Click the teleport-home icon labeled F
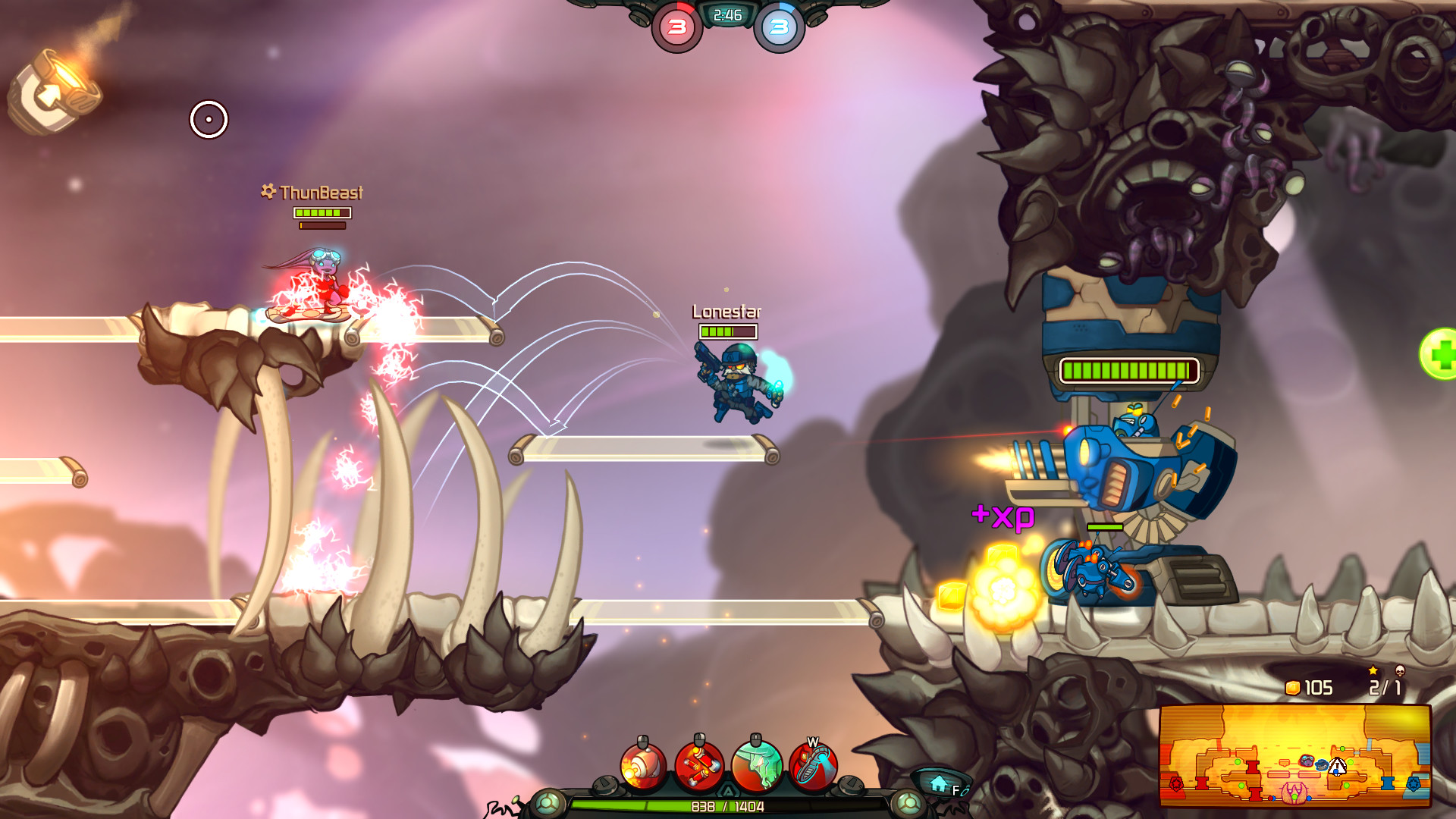This screenshot has width=1456, height=819. [938, 782]
